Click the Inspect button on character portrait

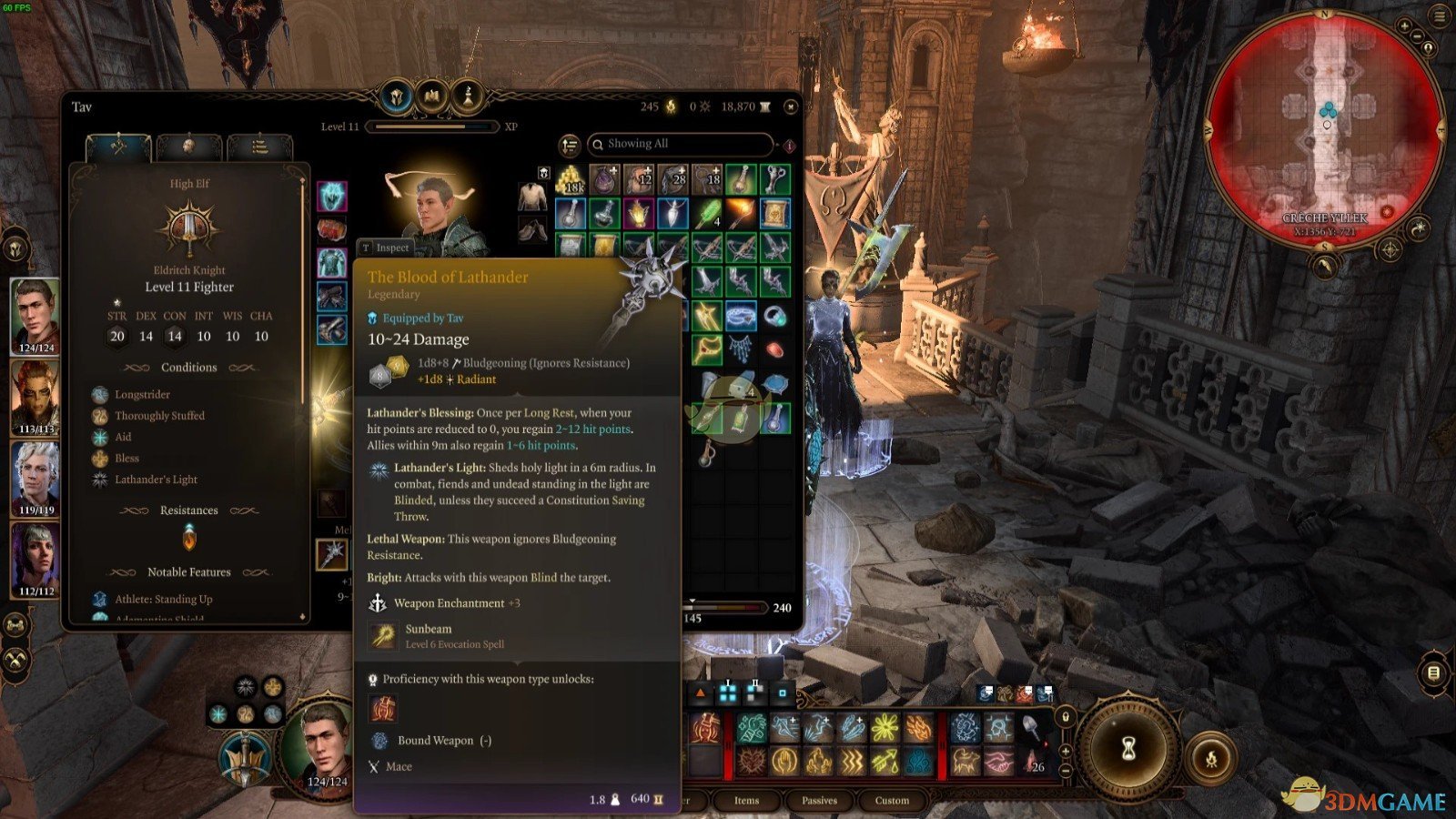coord(386,248)
